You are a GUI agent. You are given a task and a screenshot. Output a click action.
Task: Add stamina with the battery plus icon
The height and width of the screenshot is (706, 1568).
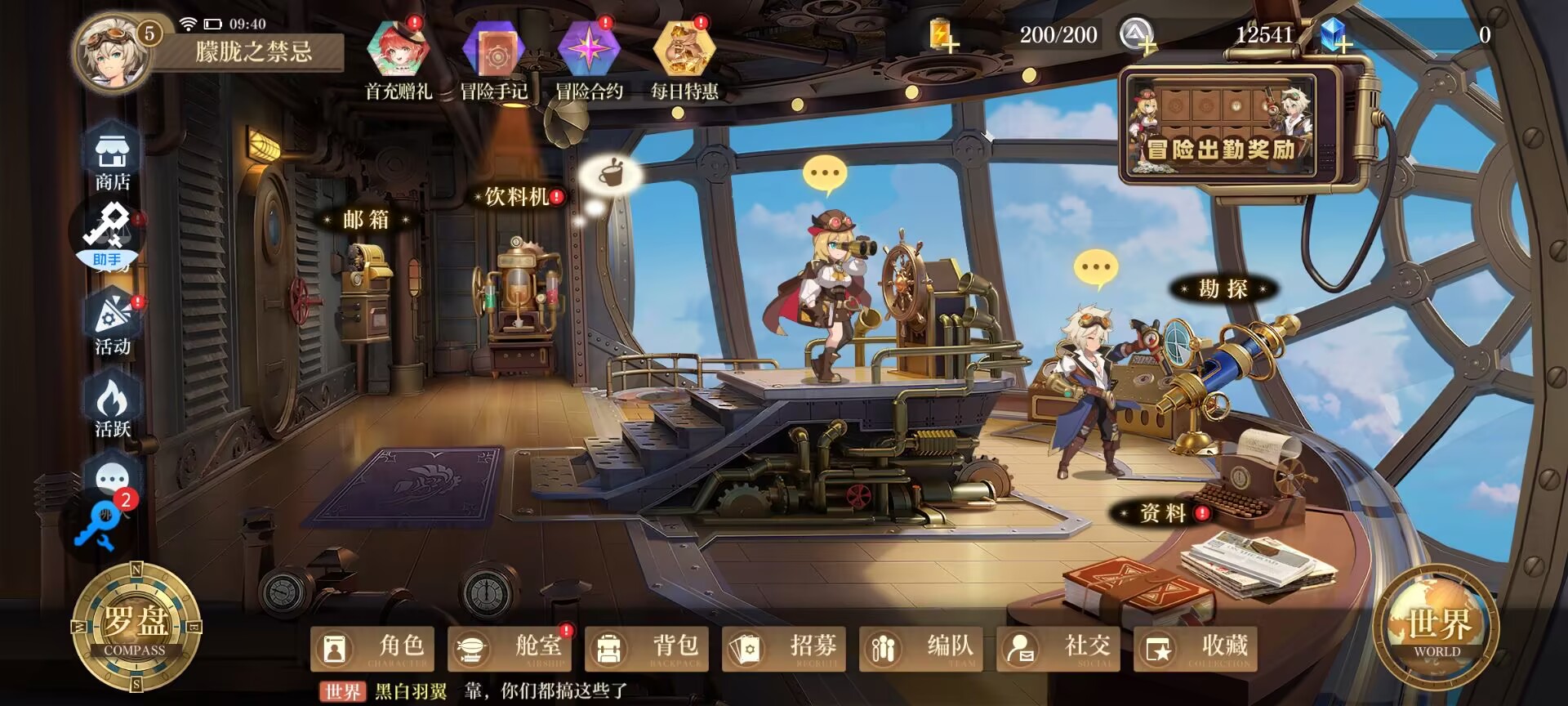[x=944, y=37]
